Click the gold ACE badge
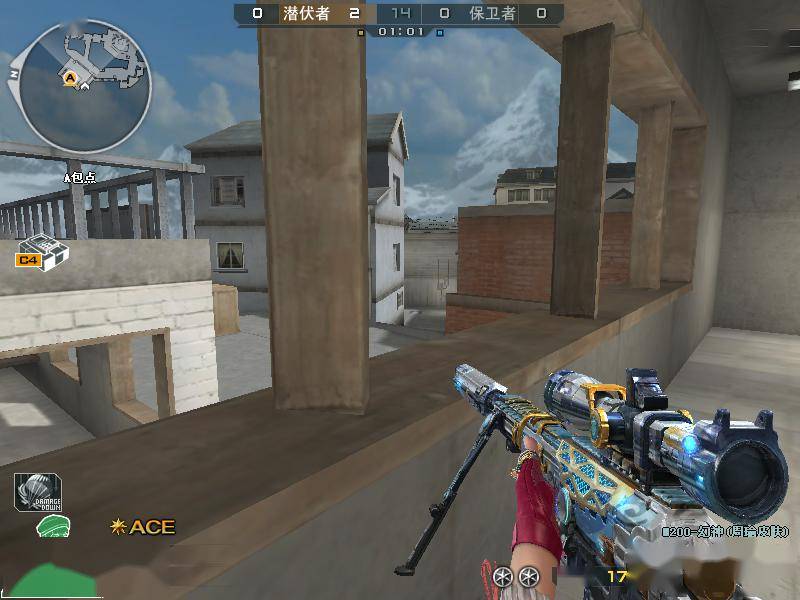Screen dimensions: 800x600 click(143, 526)
